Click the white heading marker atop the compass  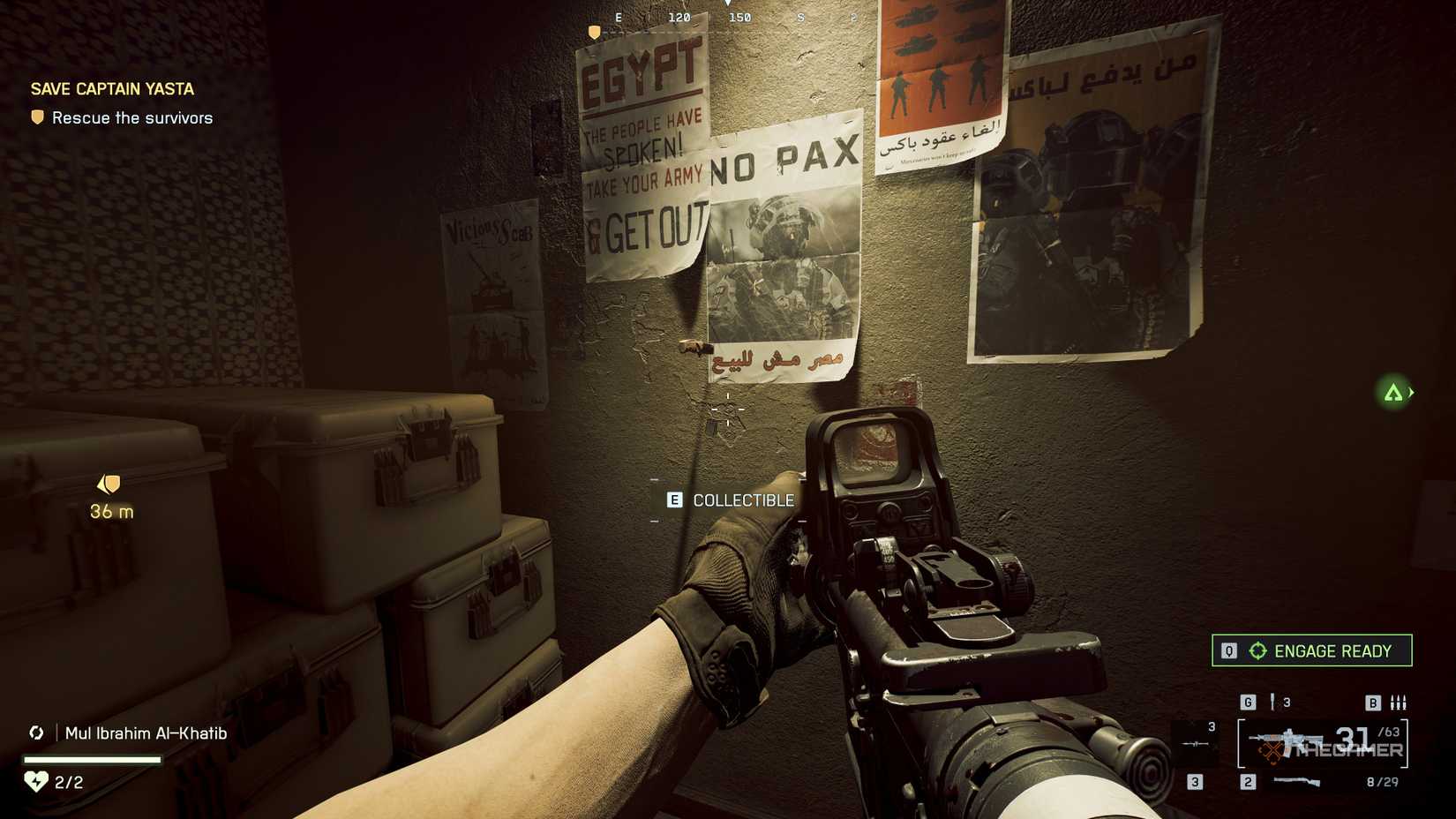[728, 5]
